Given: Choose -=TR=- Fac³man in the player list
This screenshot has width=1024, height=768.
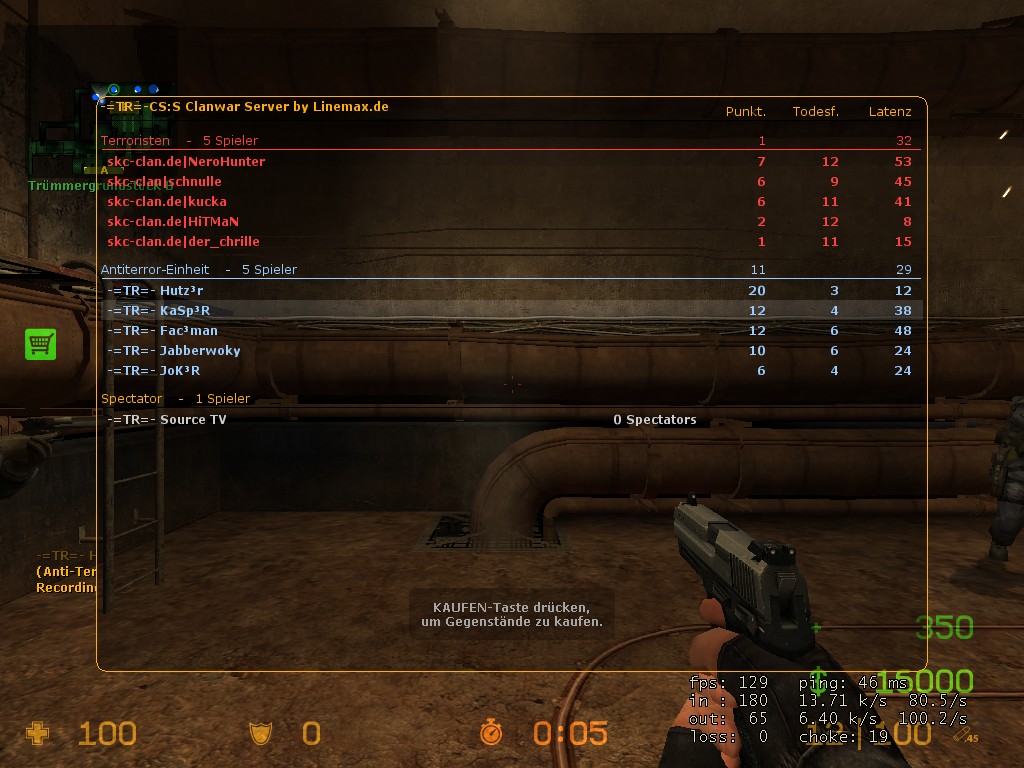Looking at the screenshot, I should [x=162, y=330].
